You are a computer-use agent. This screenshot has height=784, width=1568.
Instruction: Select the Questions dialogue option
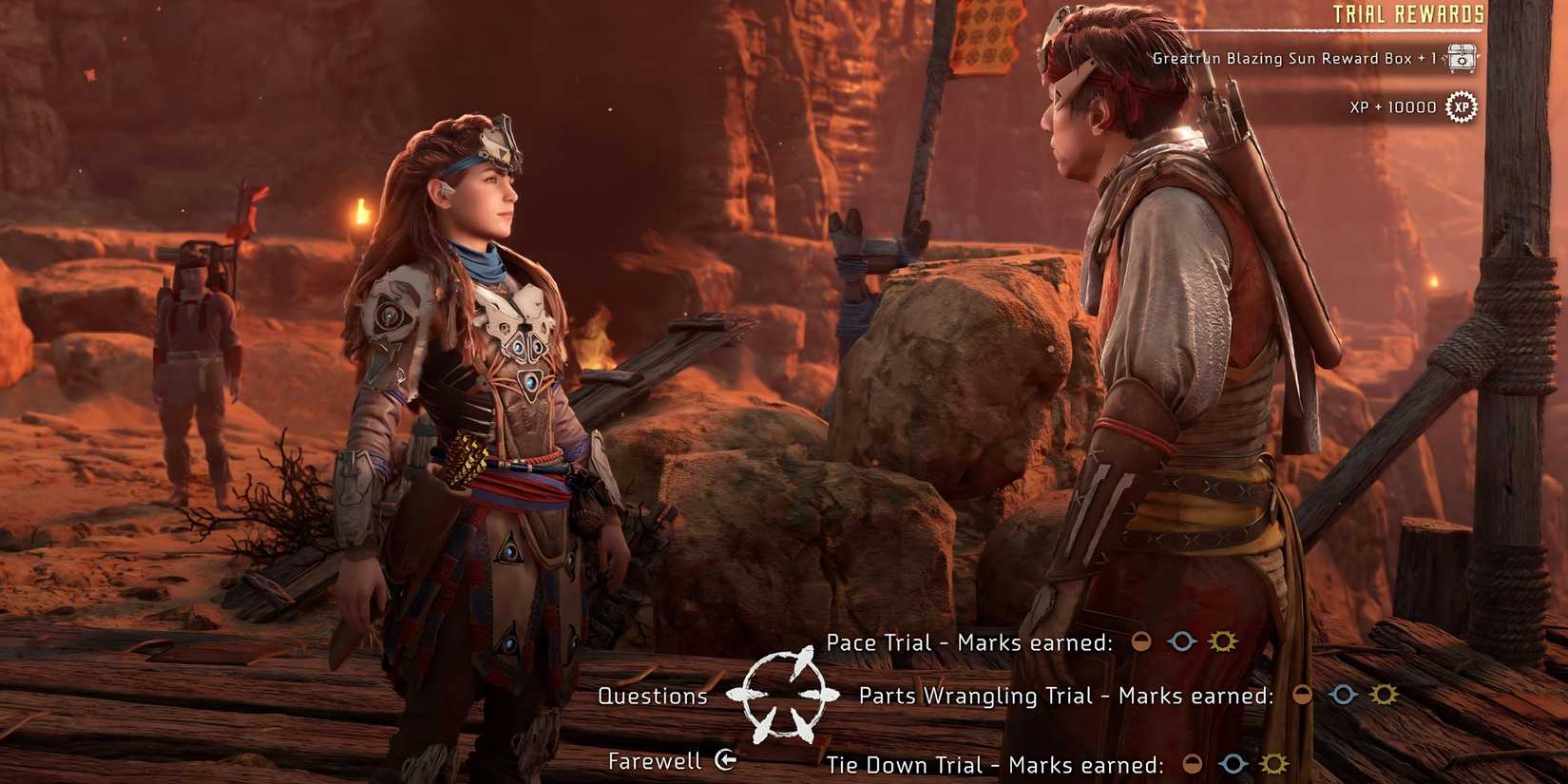pyautogui.click(x=652, y=697)
